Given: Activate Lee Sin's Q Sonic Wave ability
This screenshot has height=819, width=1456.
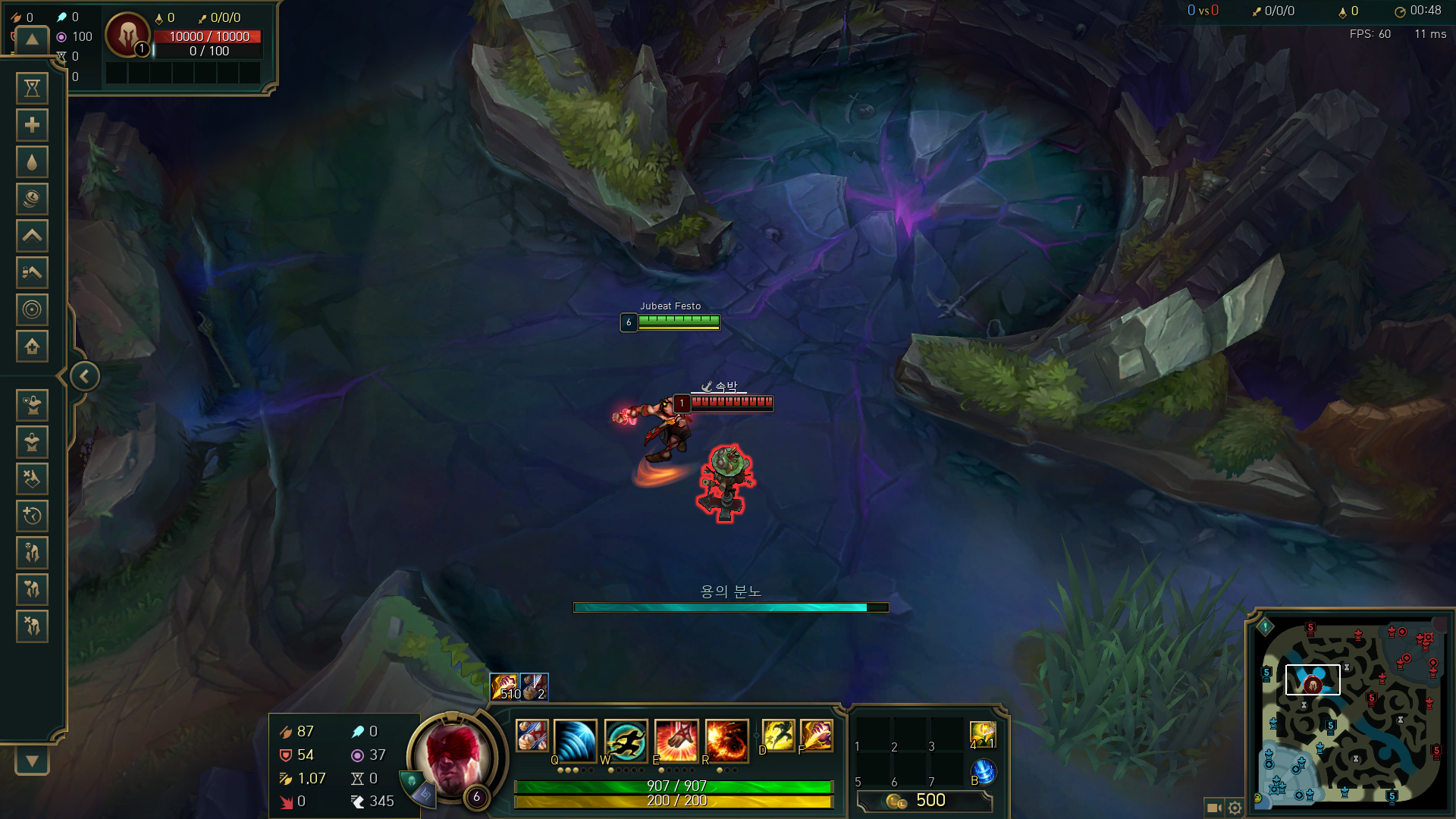Looking at the screenshot, I should coord(575,740).
